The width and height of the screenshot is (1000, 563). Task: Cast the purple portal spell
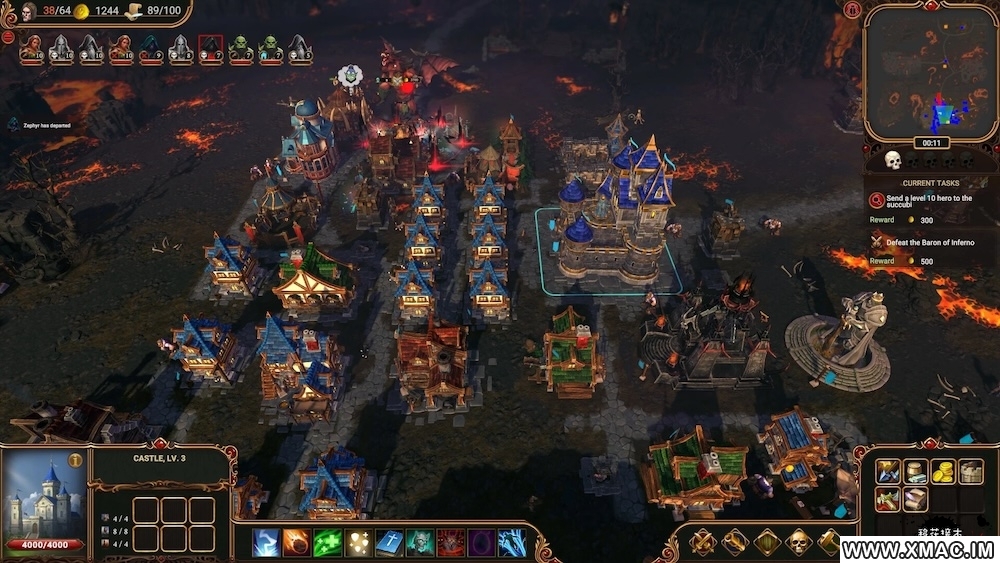(481, 542)
